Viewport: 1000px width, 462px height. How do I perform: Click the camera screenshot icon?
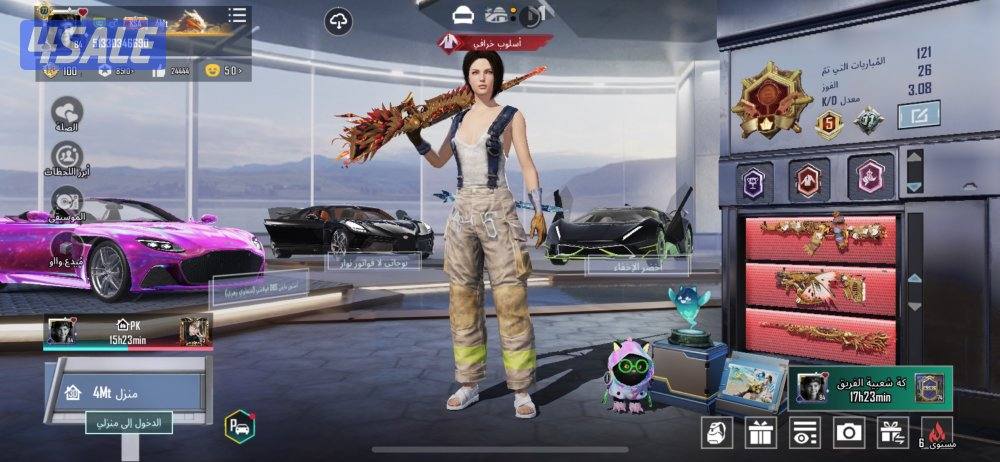point(848,432)
